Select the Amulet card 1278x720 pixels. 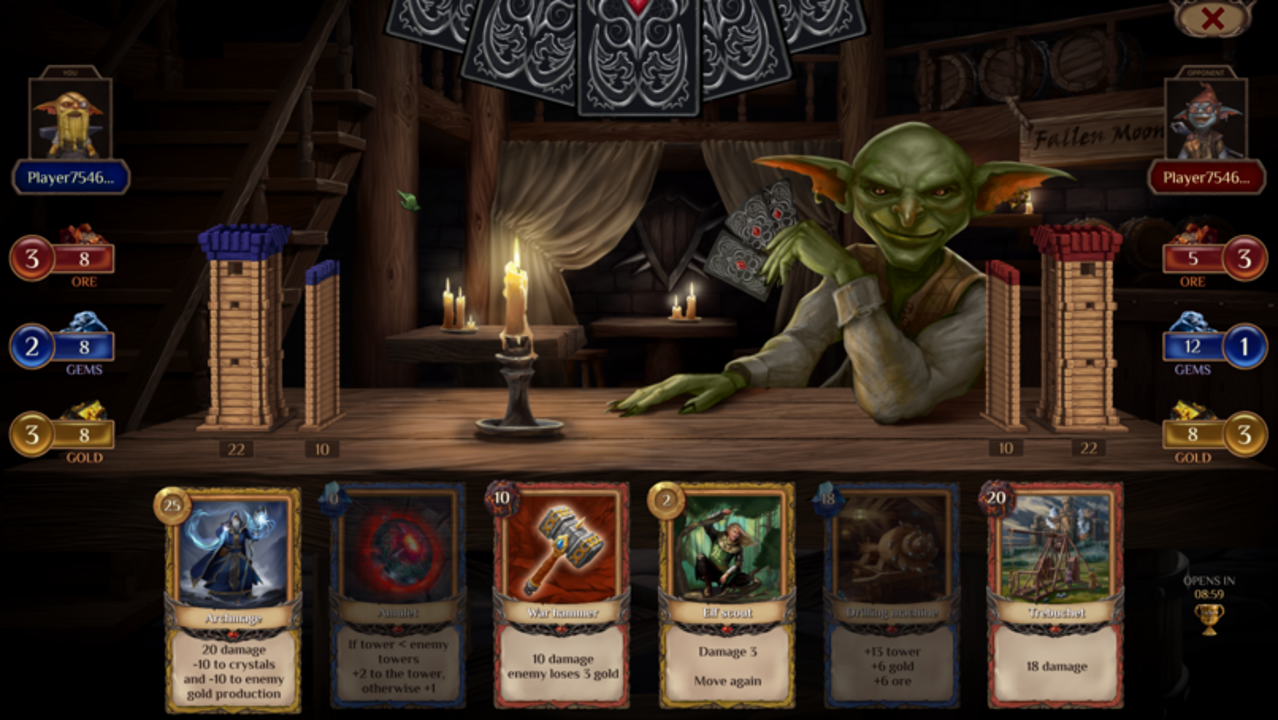tap(398, 597)
